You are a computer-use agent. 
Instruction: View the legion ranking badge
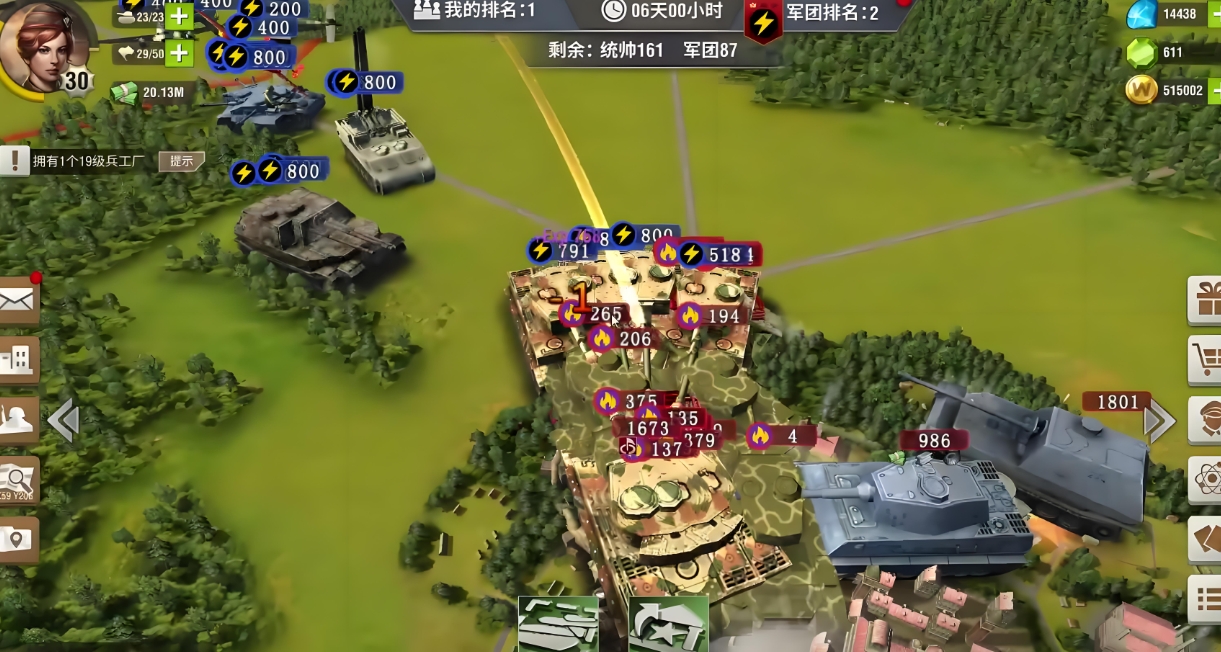pyautogui.click(x=764, y=22)
